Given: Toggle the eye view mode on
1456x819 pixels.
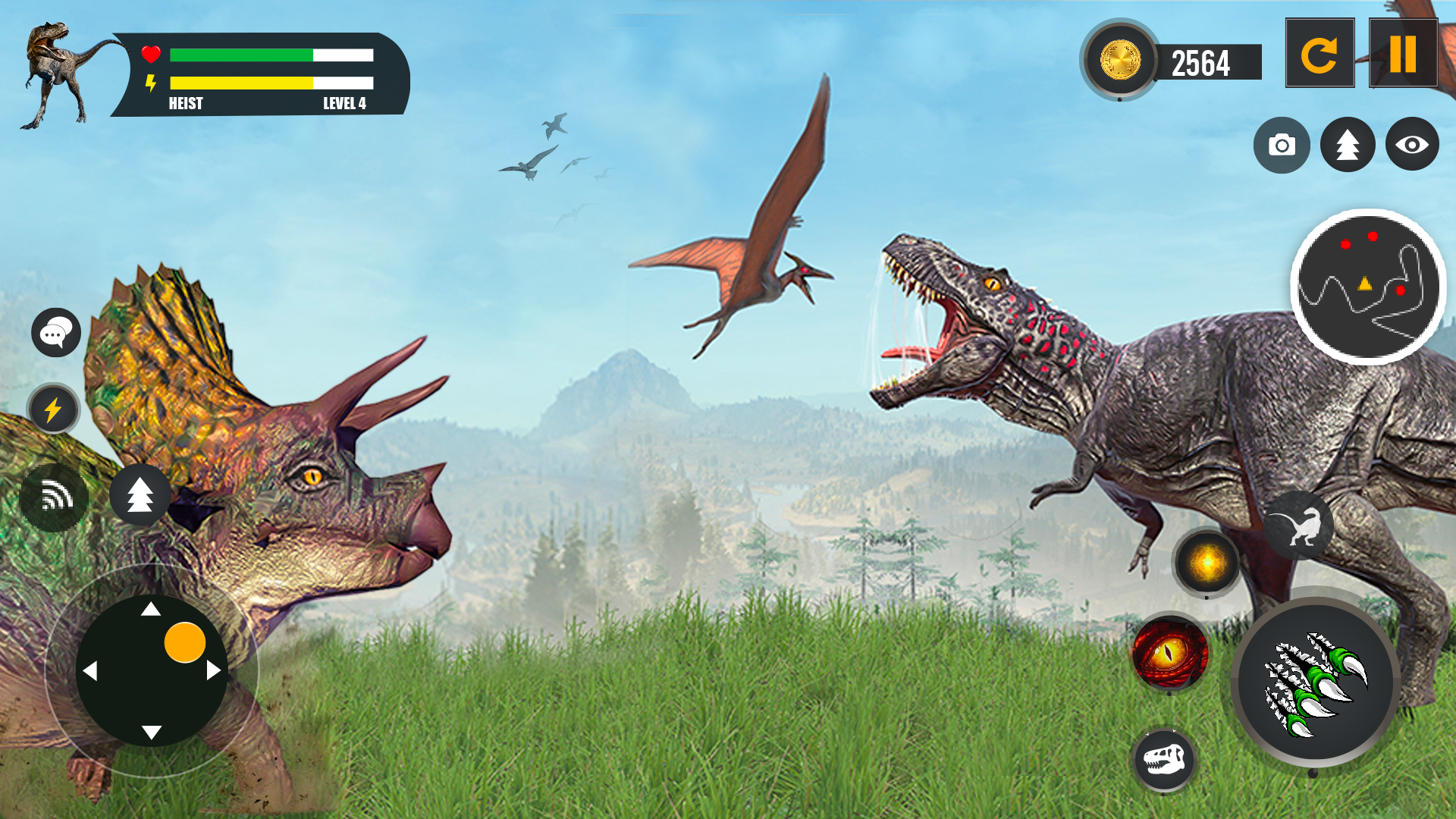Looking at the screenshot, I should click(x=1412, y=144).
